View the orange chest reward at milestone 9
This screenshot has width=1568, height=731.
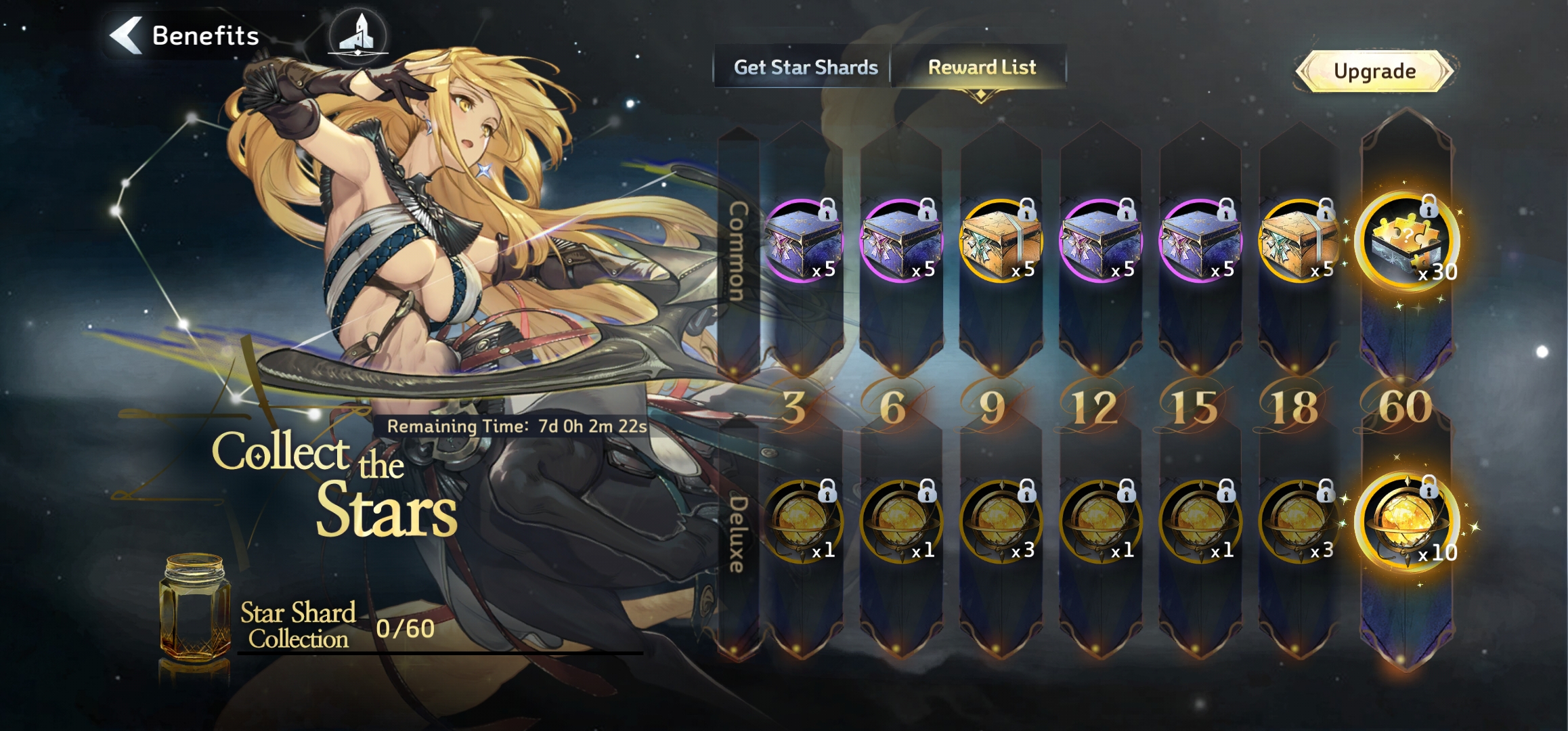pos(1001,241)
